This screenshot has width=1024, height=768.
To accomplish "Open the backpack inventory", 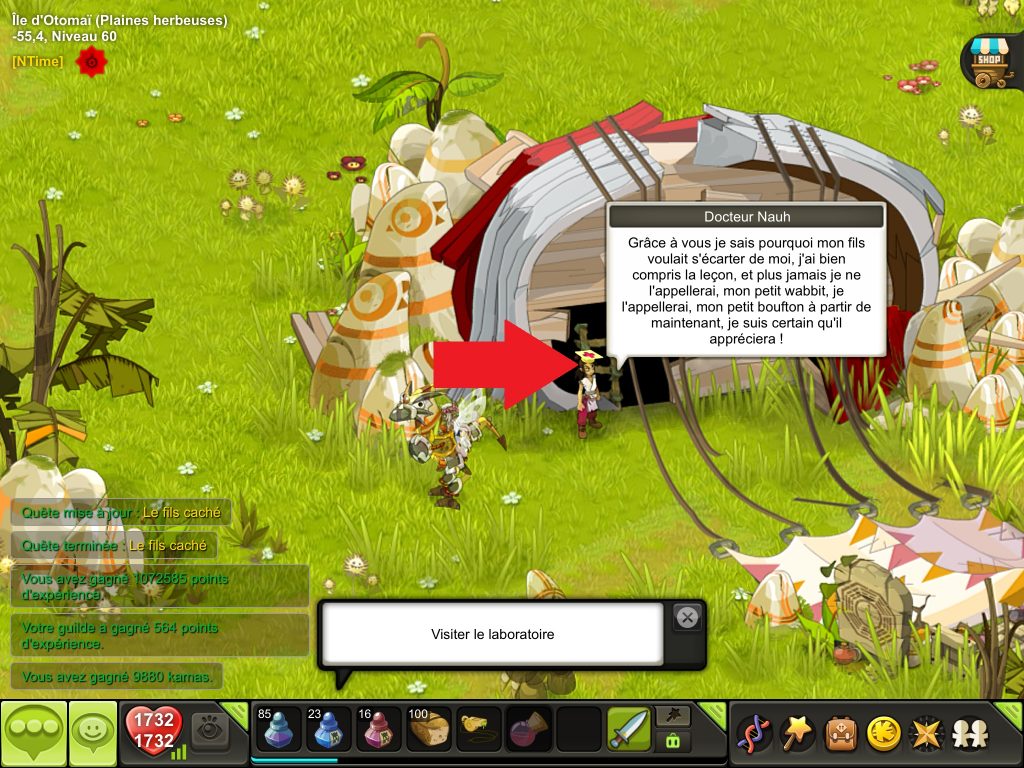I will (x=840, y=734).
